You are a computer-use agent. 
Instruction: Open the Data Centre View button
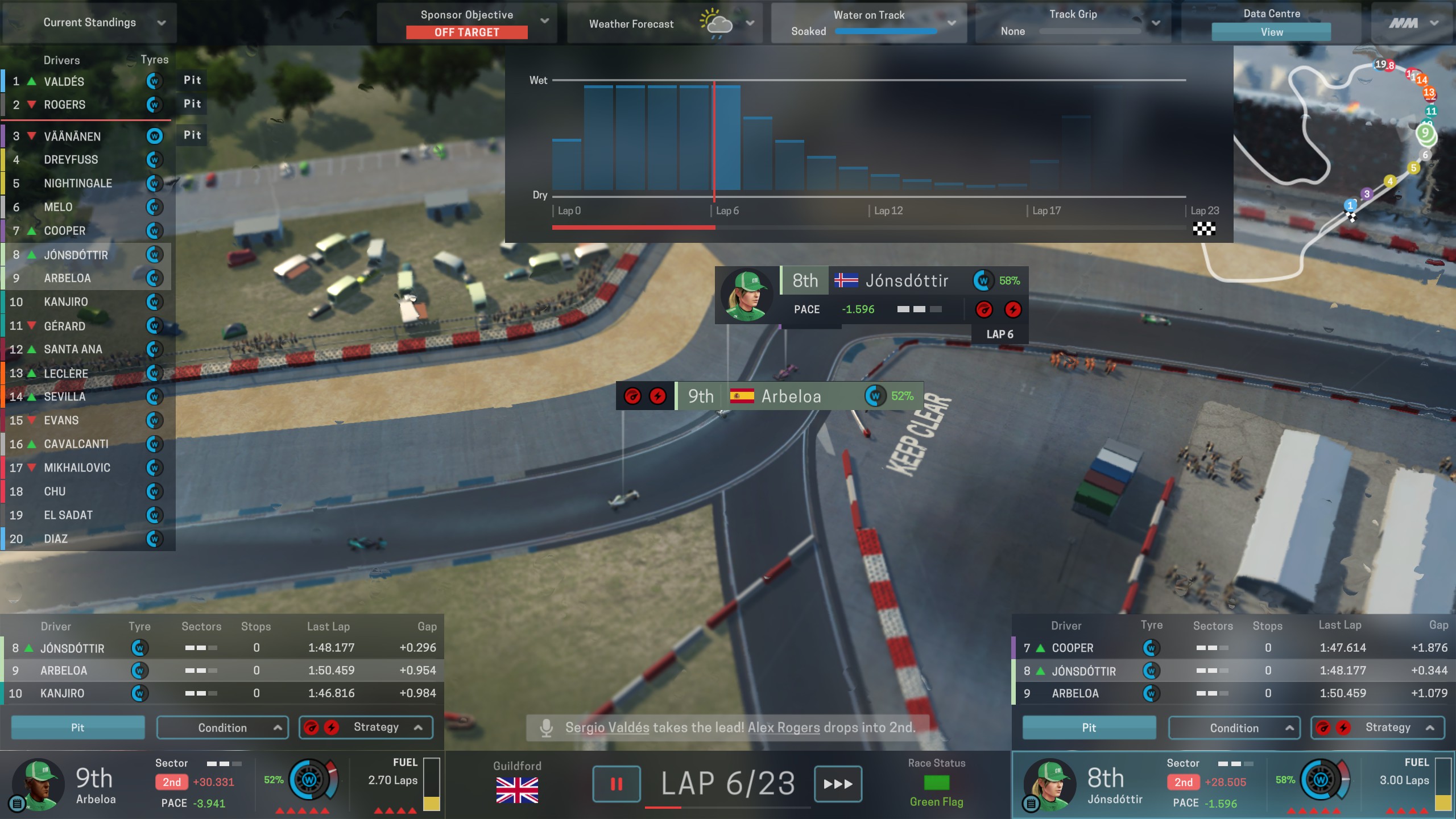click(1271, 32)
